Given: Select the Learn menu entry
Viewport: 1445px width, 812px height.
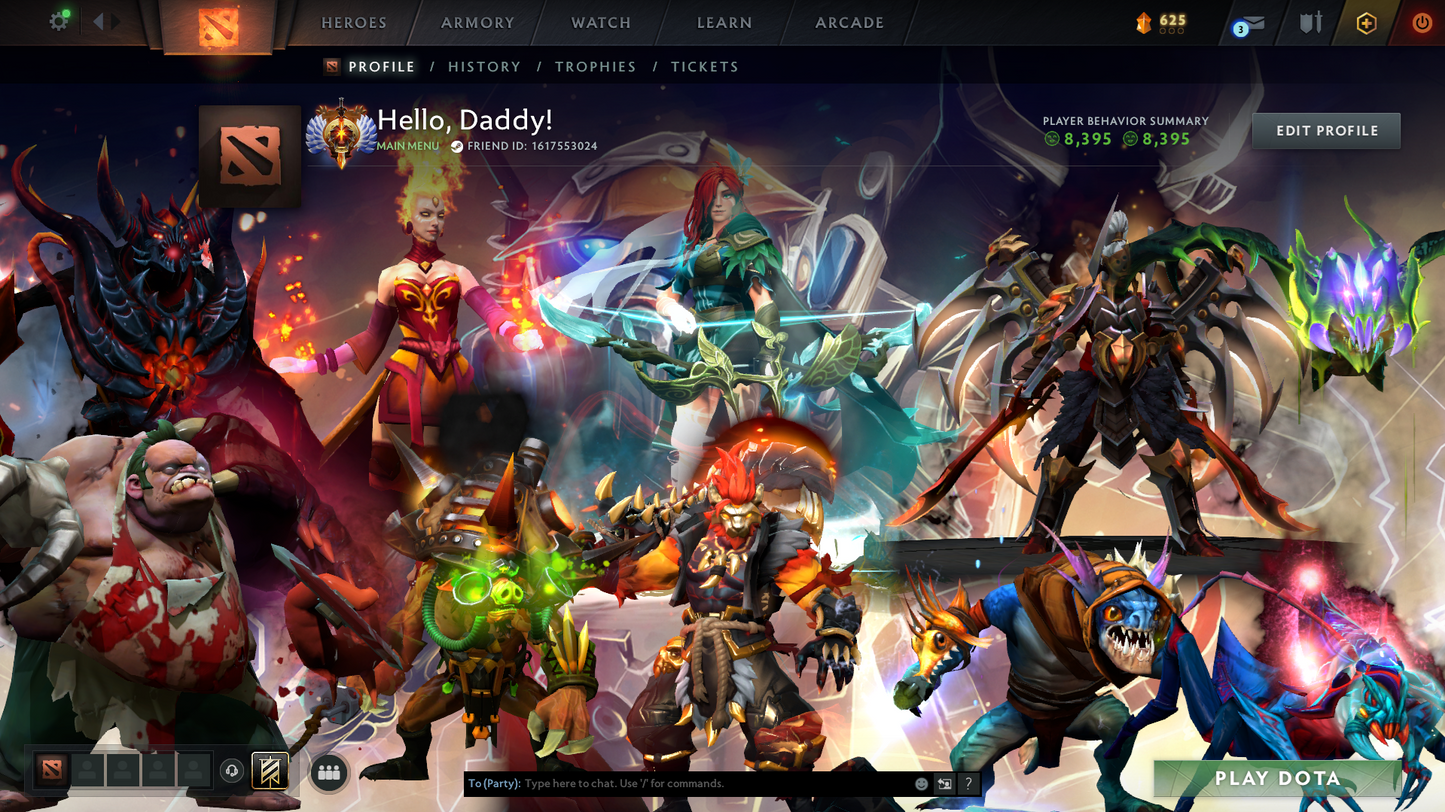Looking at the screenshot, I should coord(724,23).
